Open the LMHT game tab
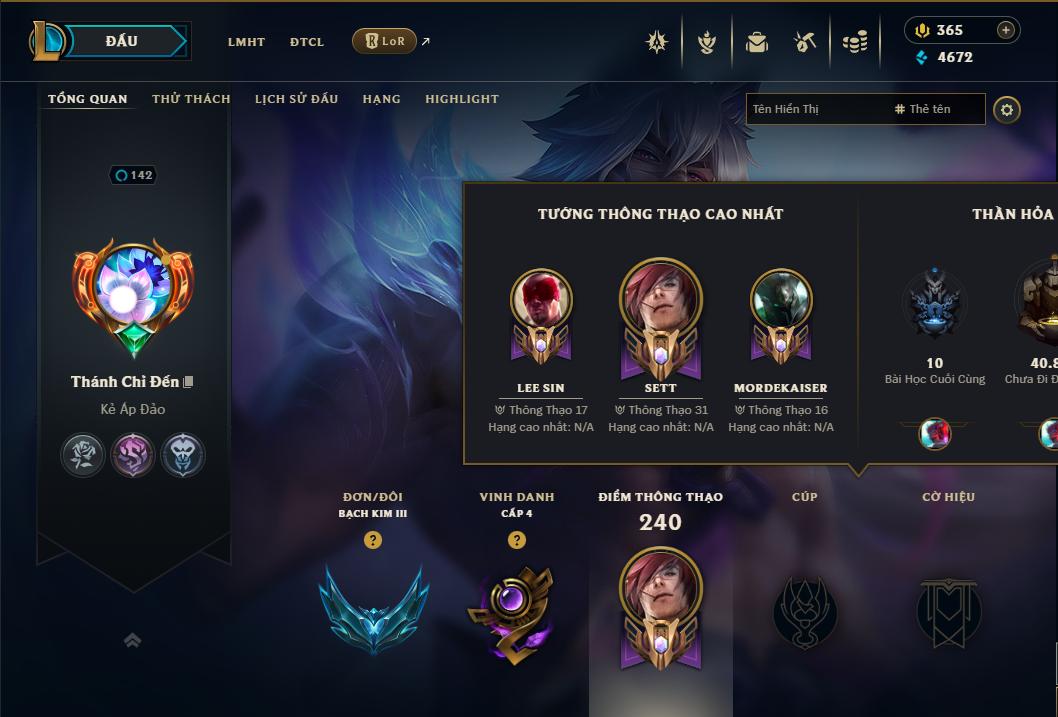1058x717 pixels. coord(246,42)
